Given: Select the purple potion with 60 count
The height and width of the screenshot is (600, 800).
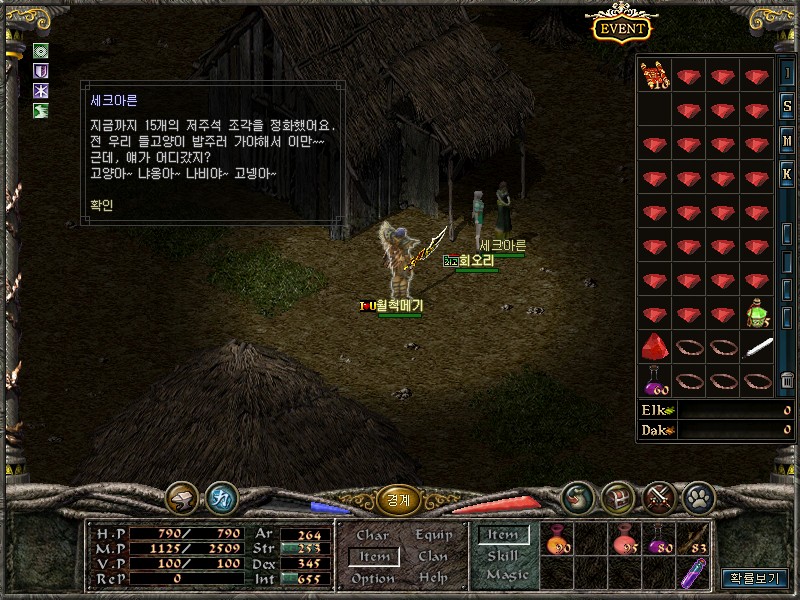Looking at the screenshot, I should [x=655, y=380].
